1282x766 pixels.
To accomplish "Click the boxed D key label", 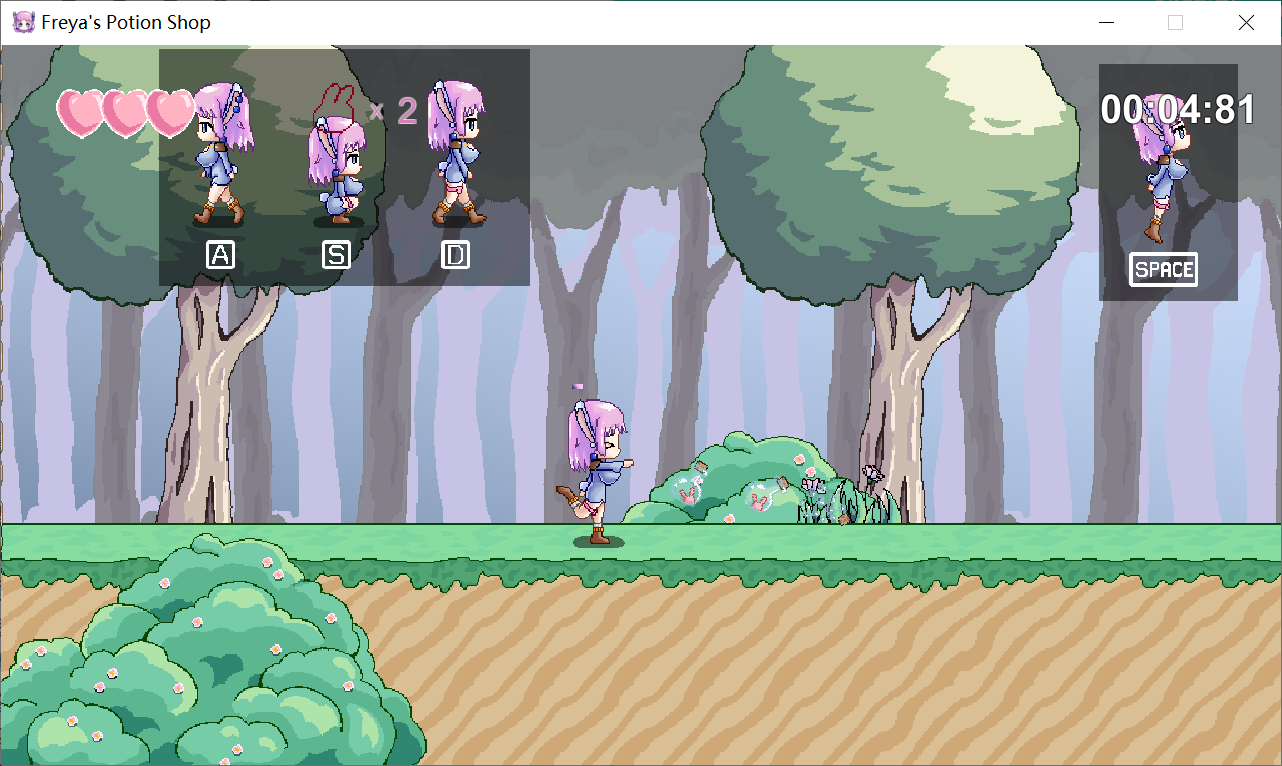I will 455,254.
